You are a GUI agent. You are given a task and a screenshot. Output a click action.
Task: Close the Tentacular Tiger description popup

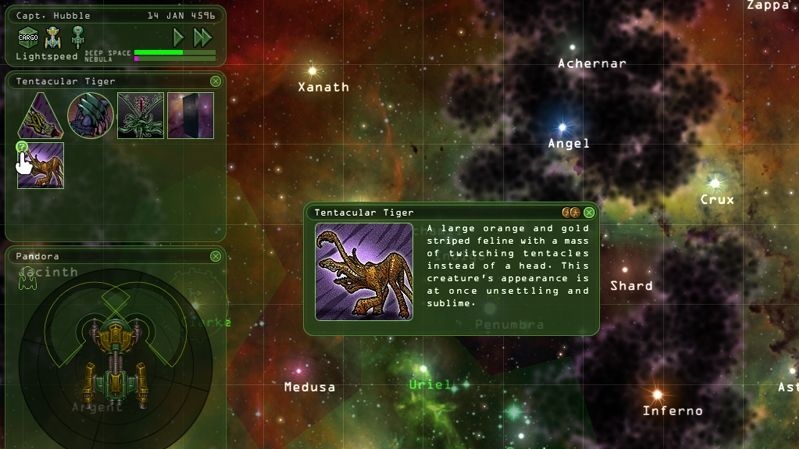point(590,212)
